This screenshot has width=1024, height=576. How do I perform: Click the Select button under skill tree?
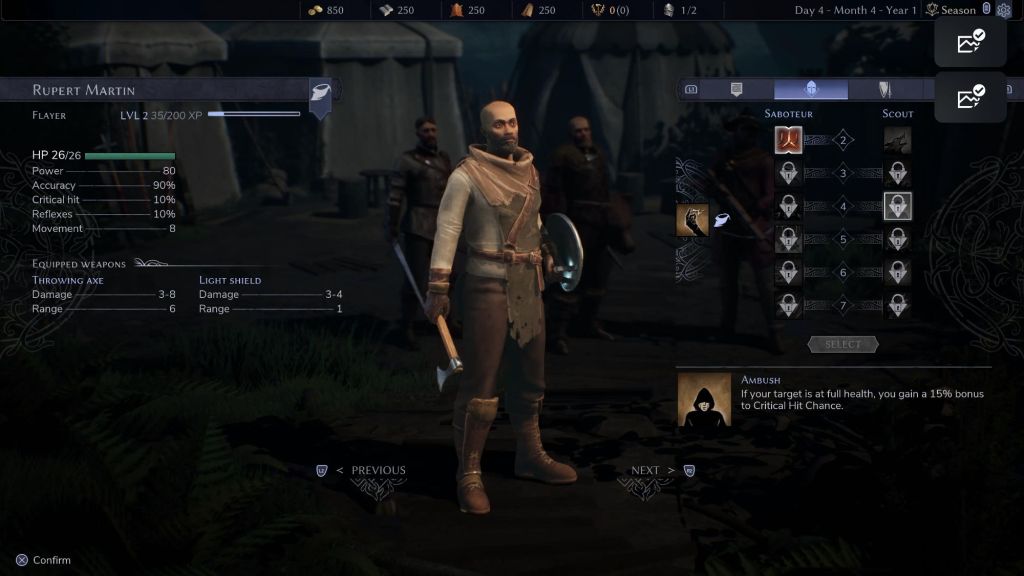(x=842, y=344)
